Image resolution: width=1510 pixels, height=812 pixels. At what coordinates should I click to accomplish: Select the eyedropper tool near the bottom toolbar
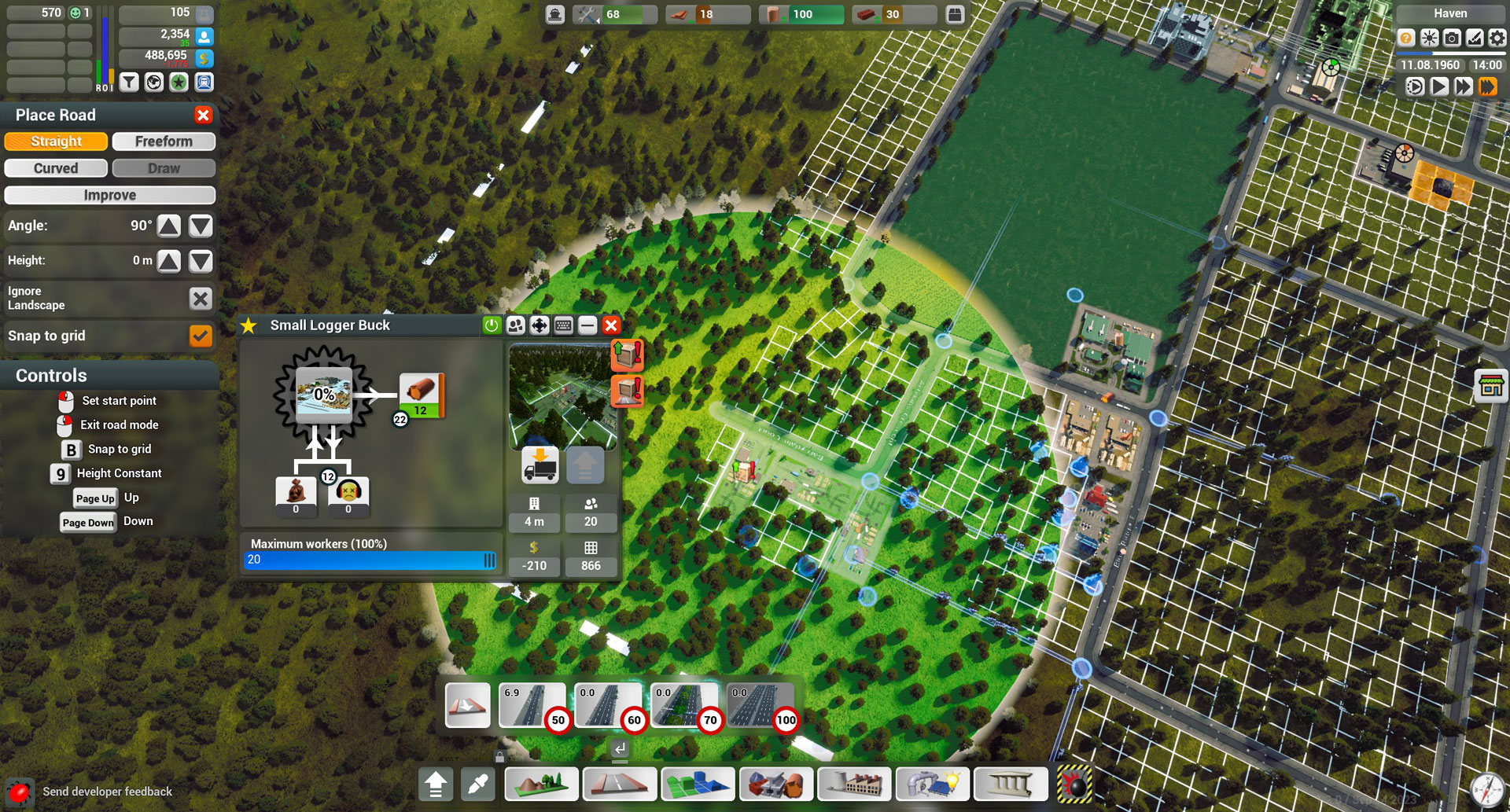tap(477, 784)
